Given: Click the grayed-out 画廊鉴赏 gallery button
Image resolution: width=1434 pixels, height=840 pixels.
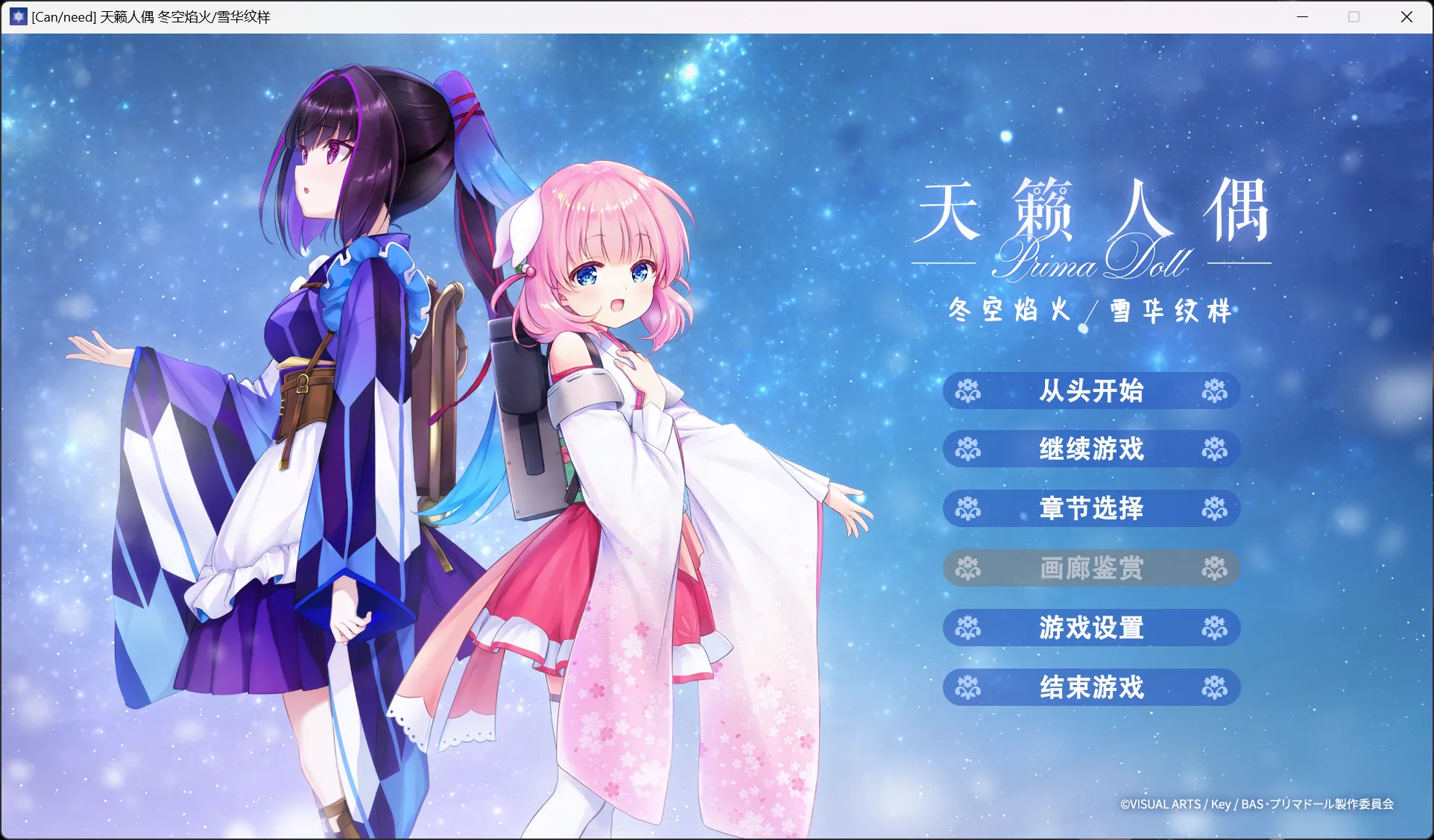Looking at the screenshot, I should (1090, 568).
